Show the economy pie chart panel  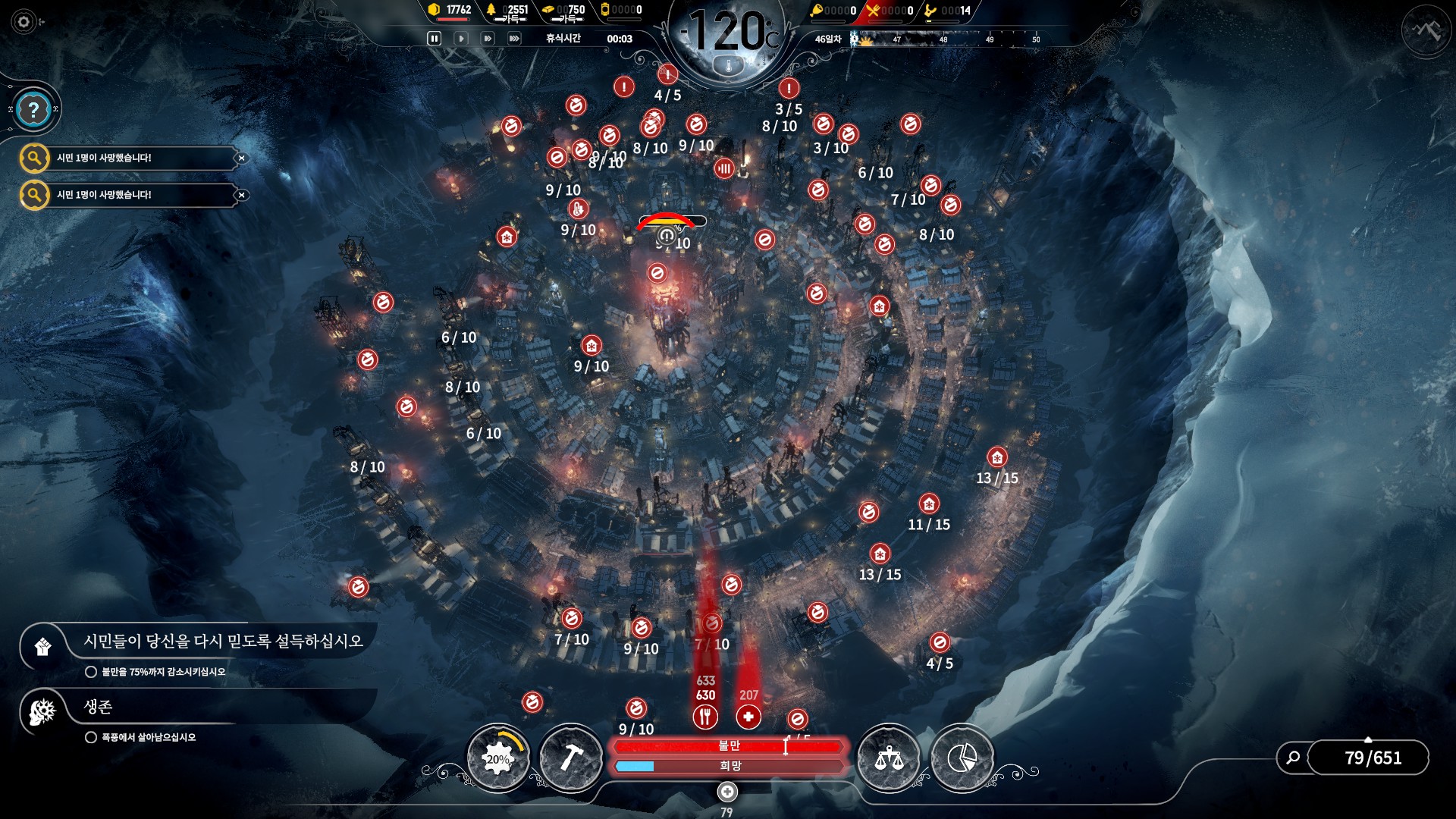coord(962,758)
